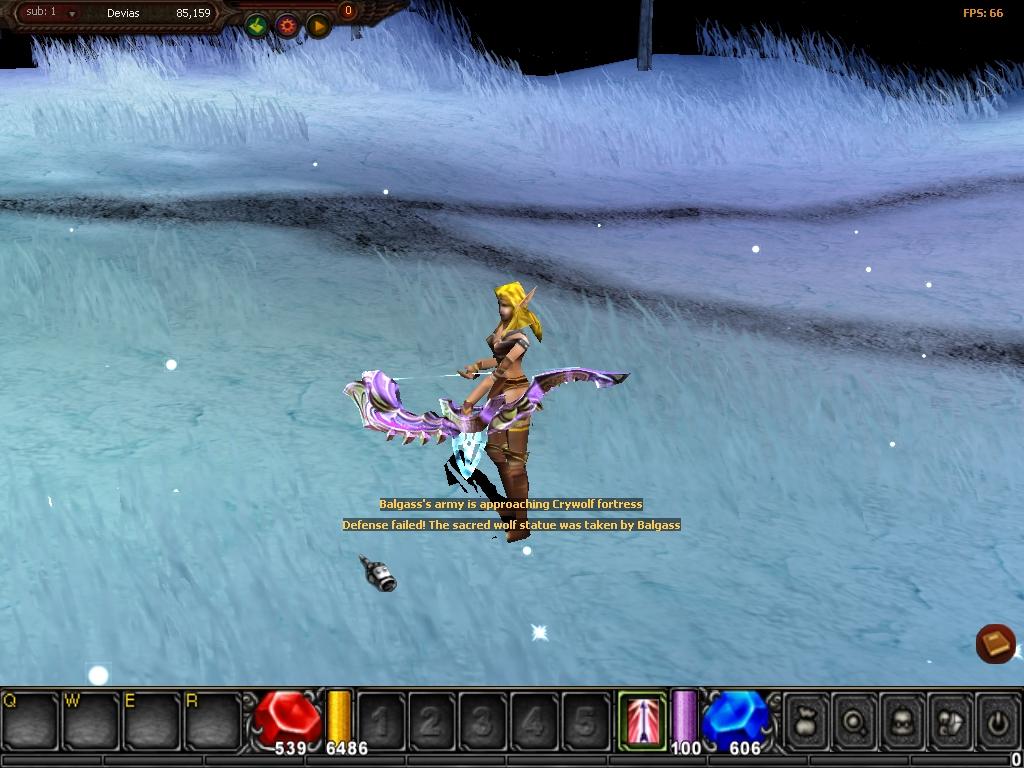Open the sub server dropdown
This screenshot has width=1024, height=768.
(x=72, y=14)
